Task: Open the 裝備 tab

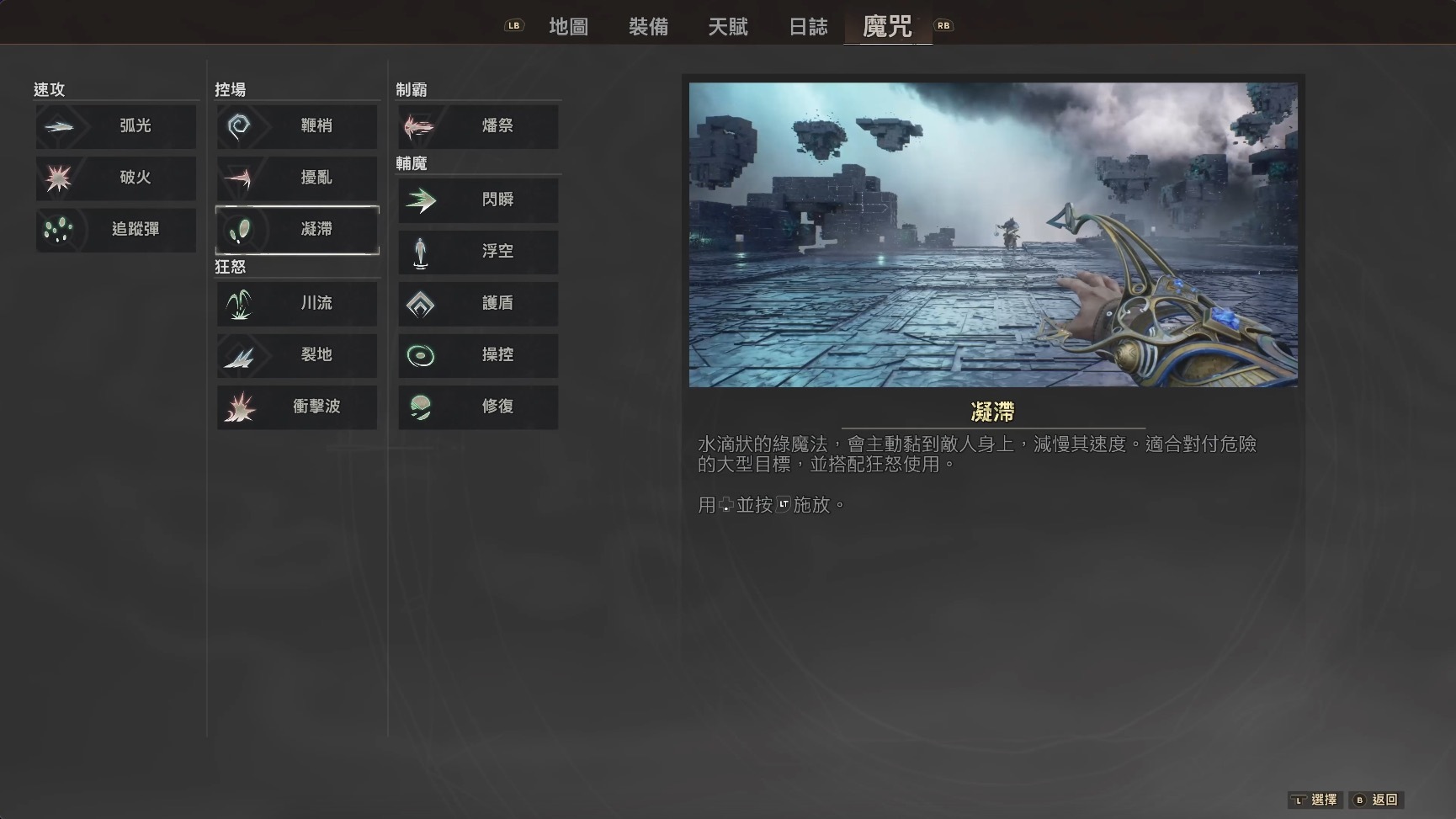Action: click(649, 26)
